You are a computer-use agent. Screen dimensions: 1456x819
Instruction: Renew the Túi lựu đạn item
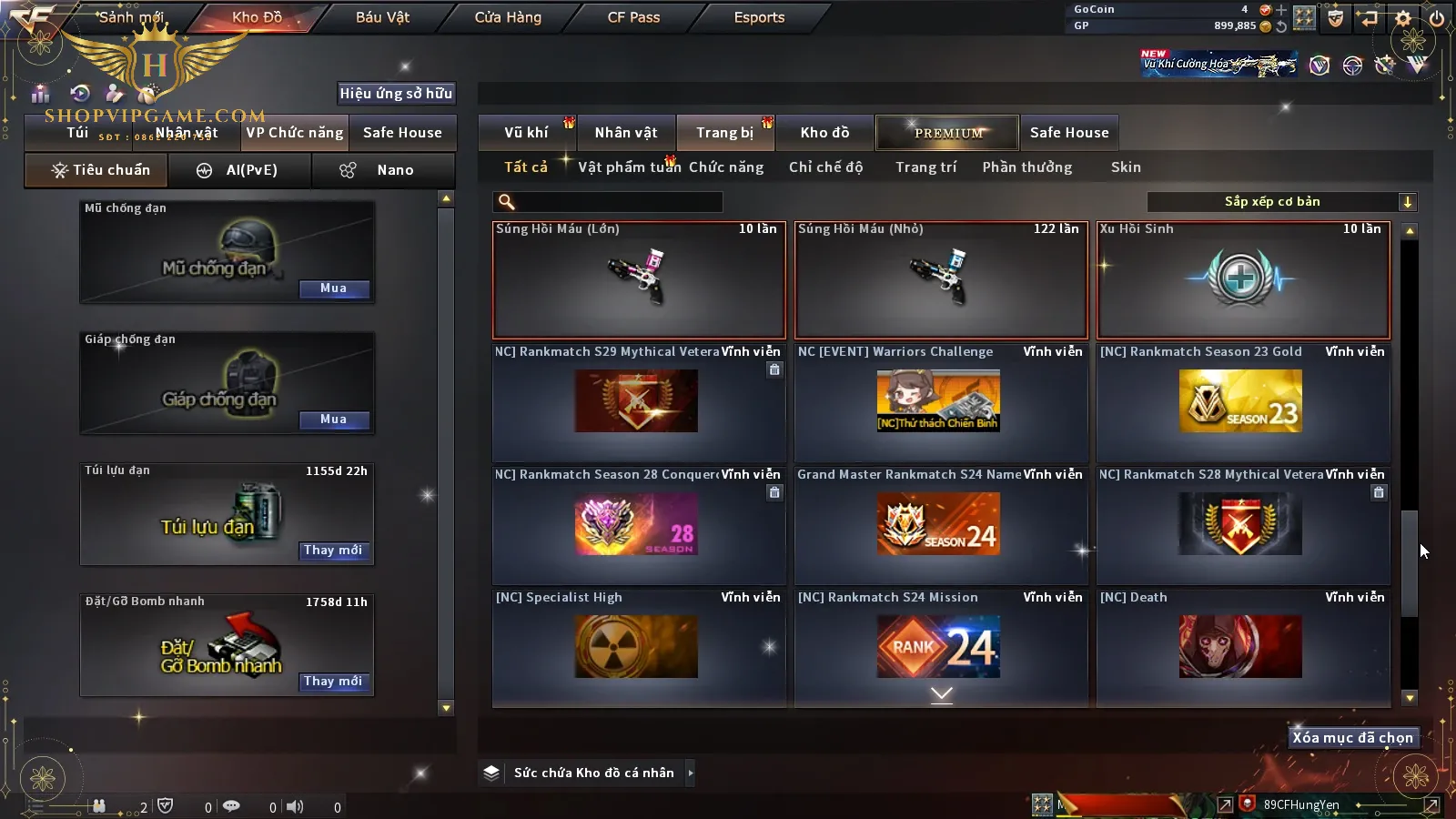tap(333, 551)
